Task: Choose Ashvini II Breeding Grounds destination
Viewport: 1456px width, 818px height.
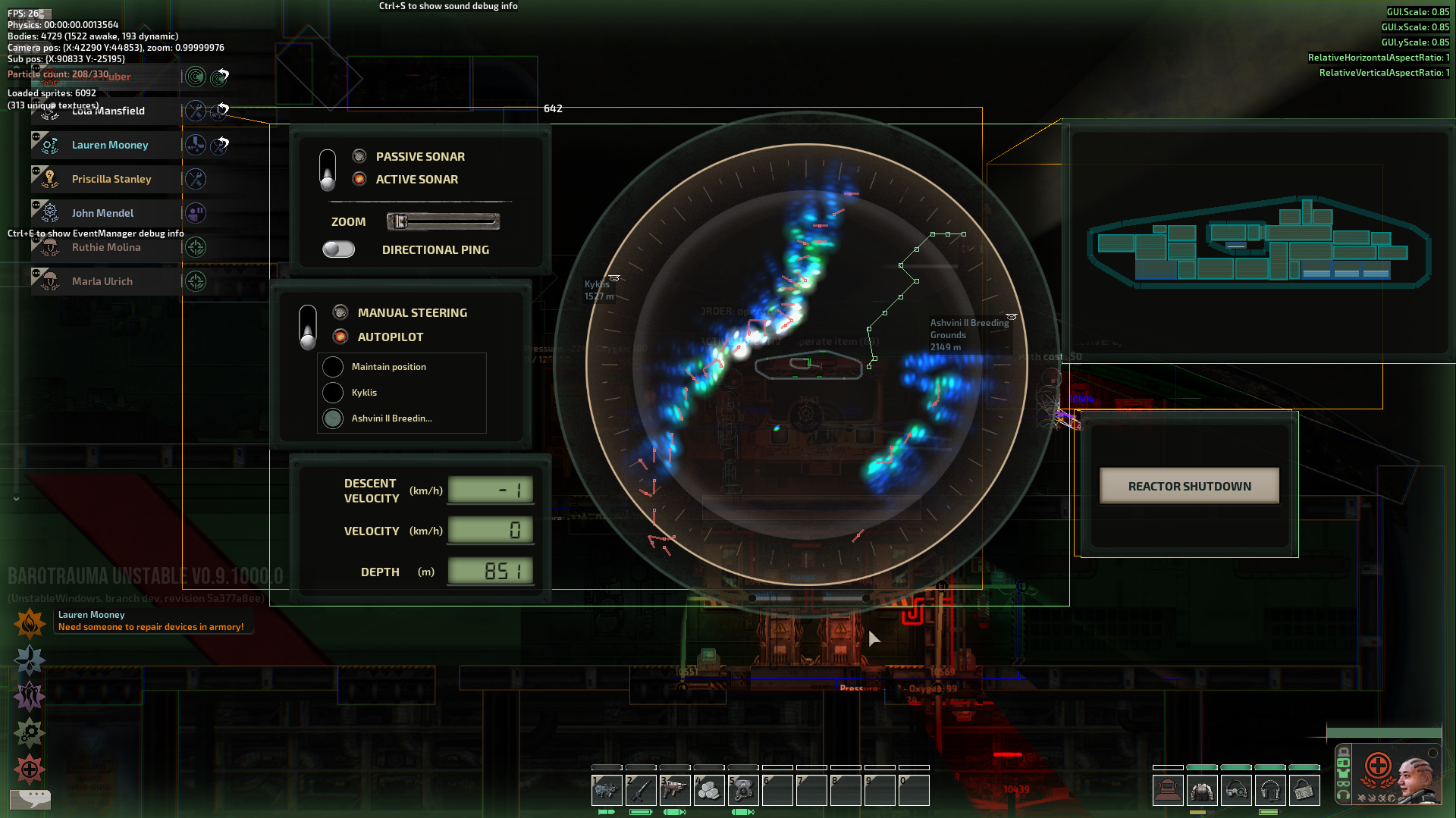Action: (333, 418)
